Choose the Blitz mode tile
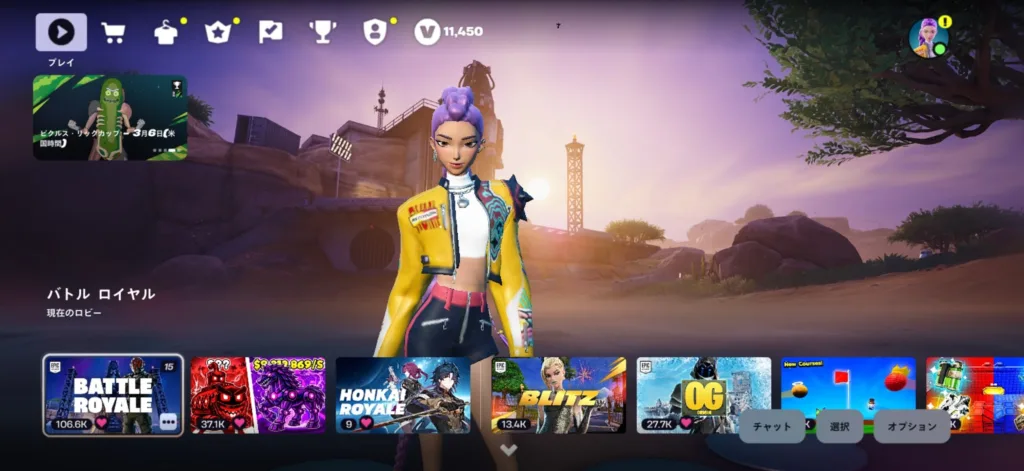The height and width of the screenshot is (471, 1024). click(558, 395)
